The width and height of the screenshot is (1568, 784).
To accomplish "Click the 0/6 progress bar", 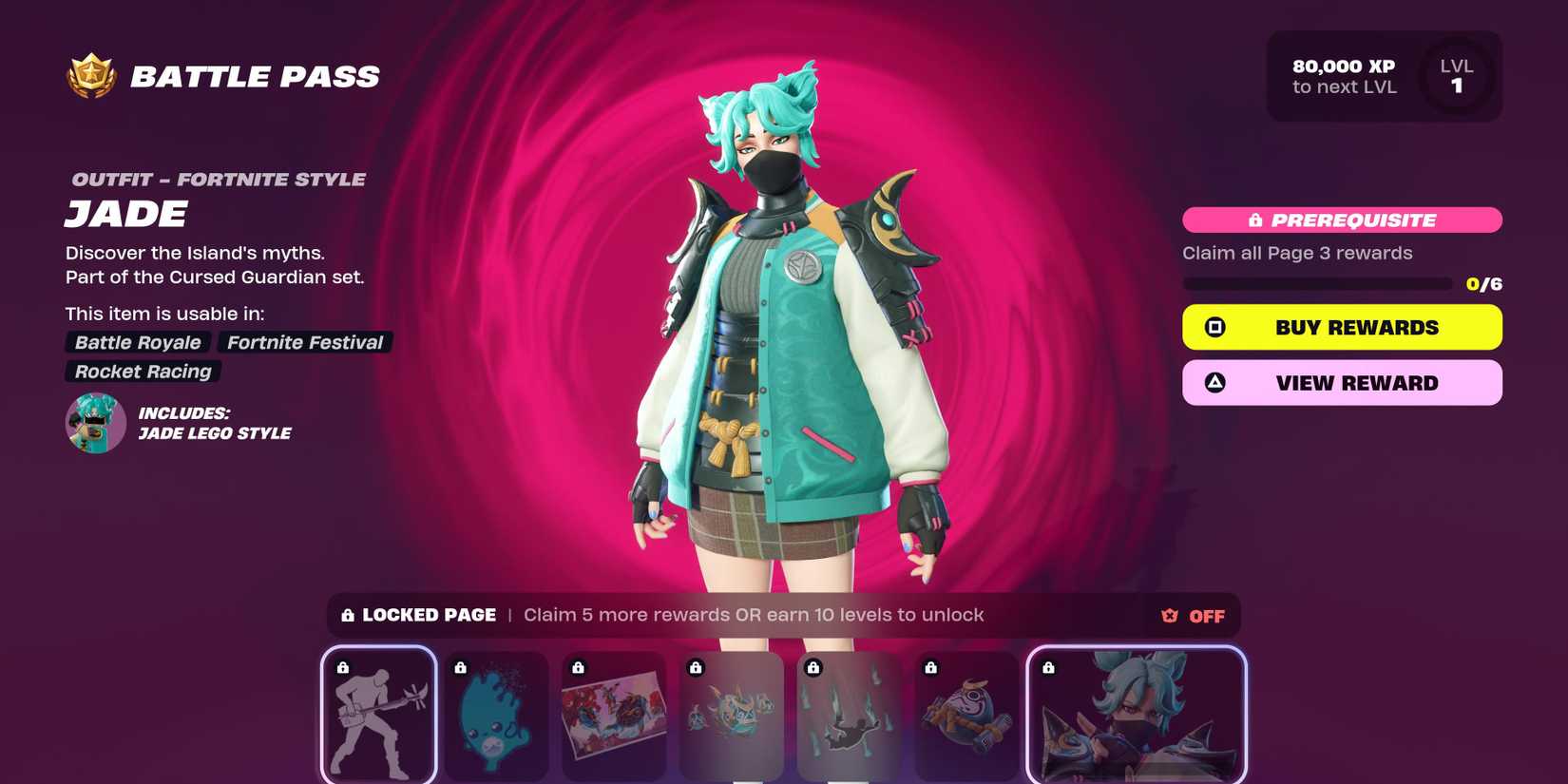I will pyautogui.click(x=1321, y=282).
